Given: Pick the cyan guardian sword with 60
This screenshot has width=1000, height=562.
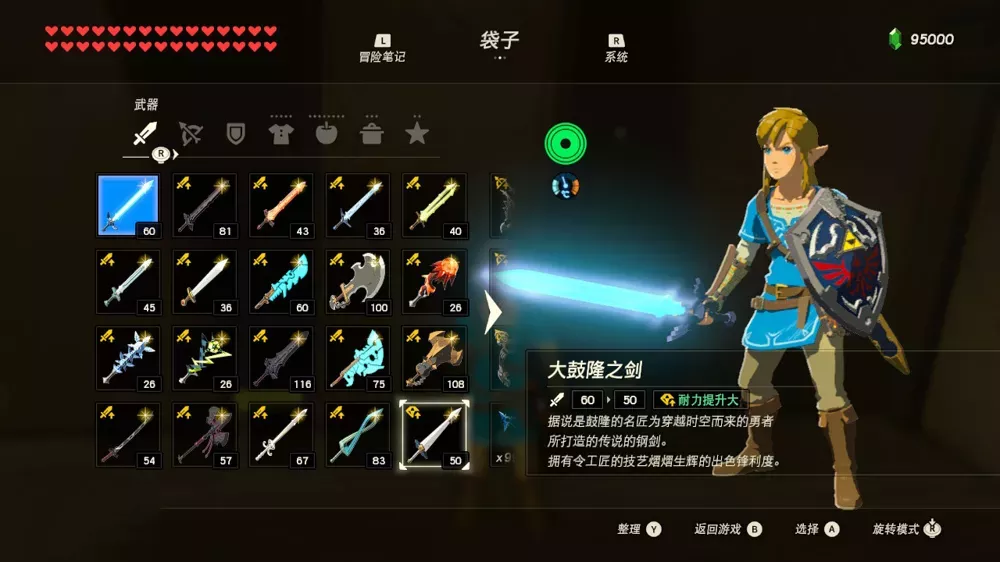Looking at the screenshot, I should 281,281.
